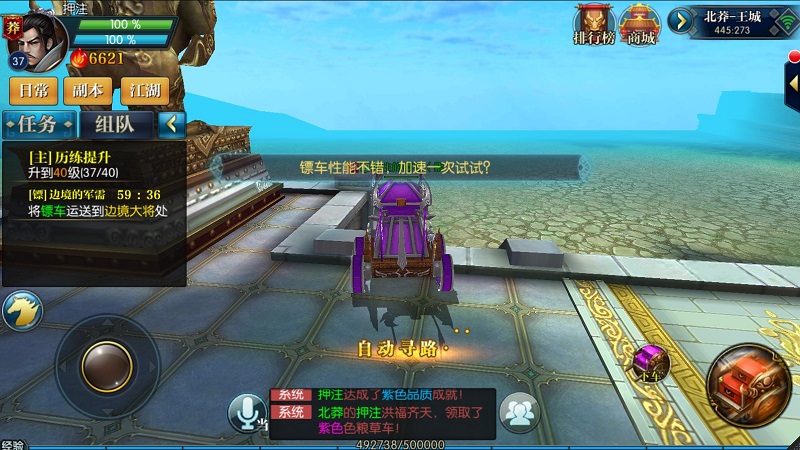Collapse the quest panel with the arrow
The height and width of the screenshot is (450, 800).
pyautogui.click(x=172, y=125)
